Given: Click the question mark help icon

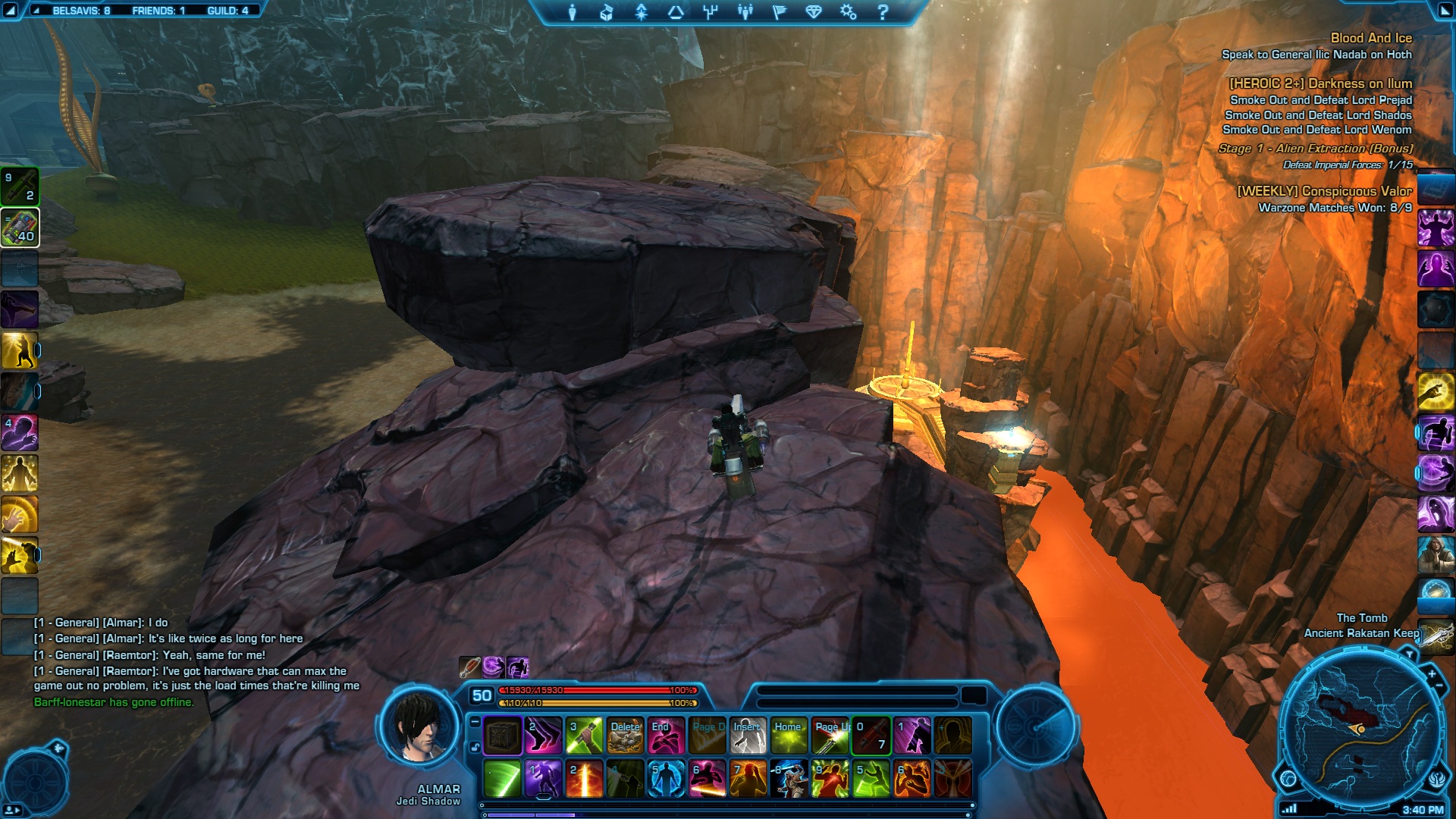Looking at the screenshot, I should [x=882, y=12].
